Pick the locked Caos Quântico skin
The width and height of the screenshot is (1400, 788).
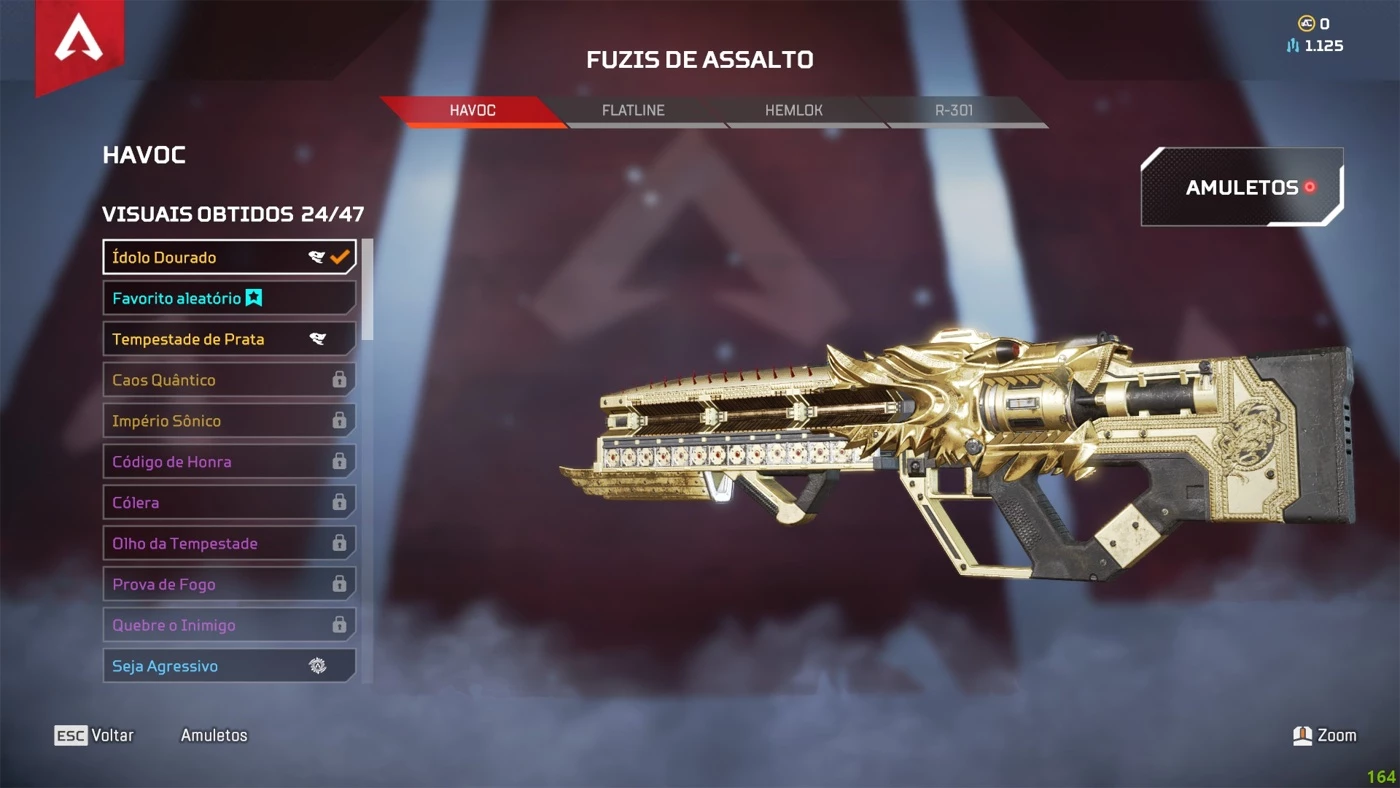(229, 380)
